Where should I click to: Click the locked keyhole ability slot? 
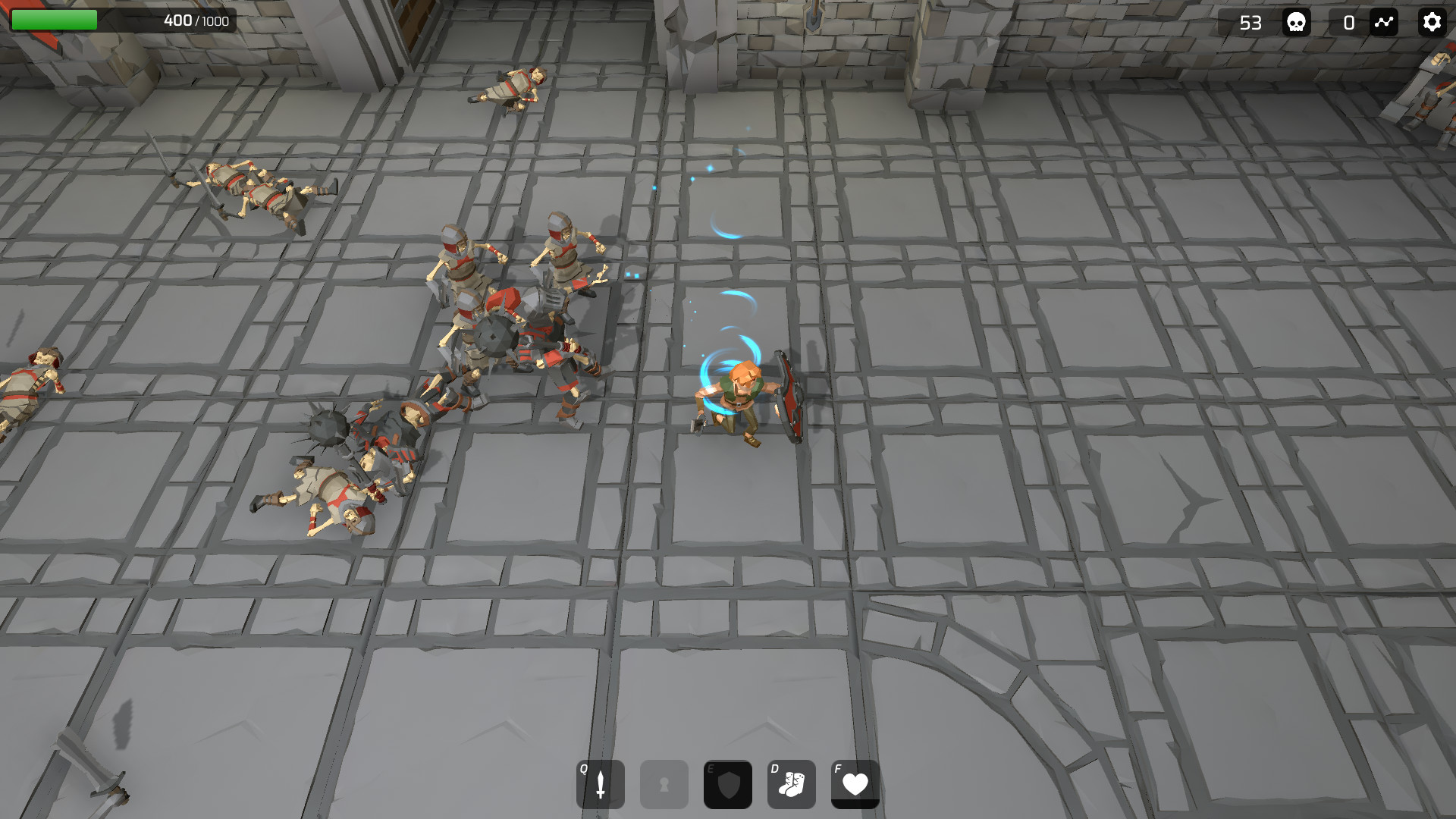[x=664, y=785]
